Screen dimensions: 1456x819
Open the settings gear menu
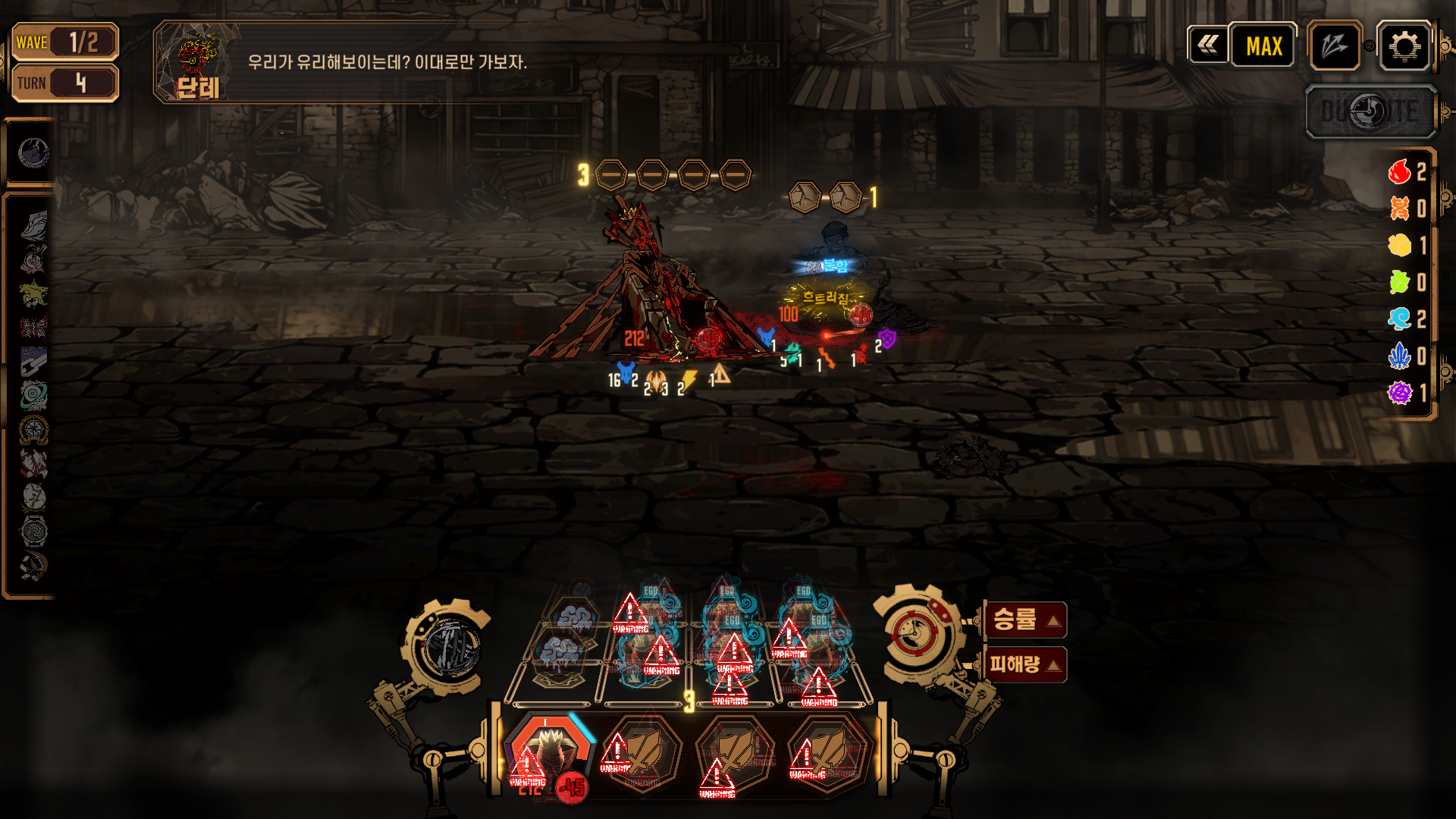pyautogui.click(x=1404, y=46)
